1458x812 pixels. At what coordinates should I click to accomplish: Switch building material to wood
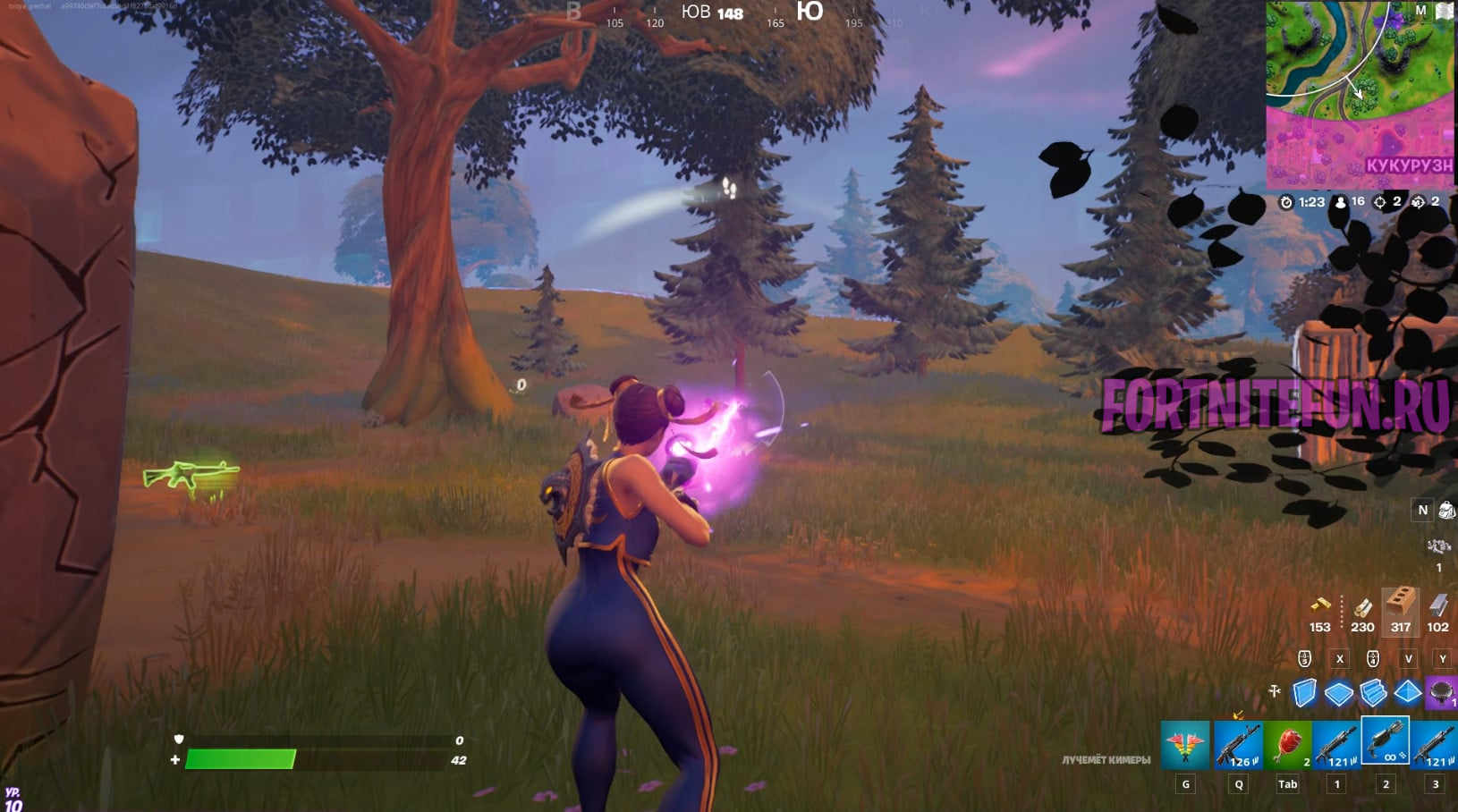coord(1362,609)
